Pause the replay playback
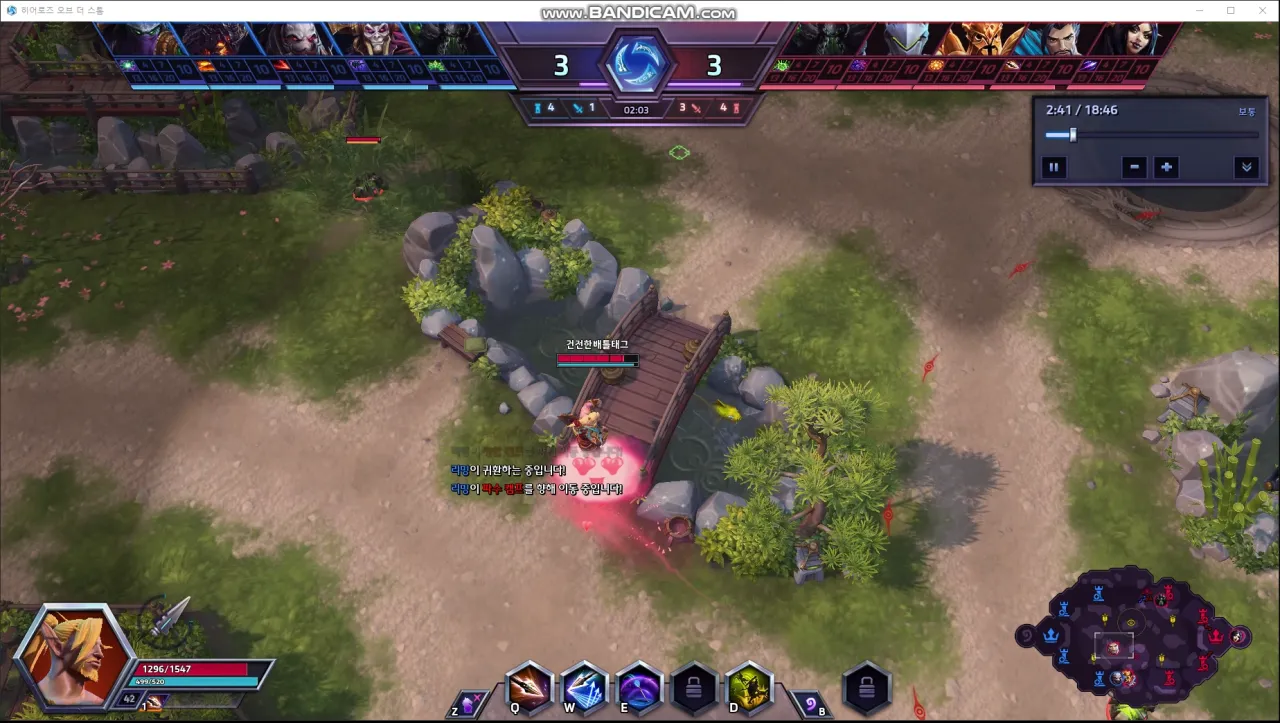 [x=1054, y=168]
